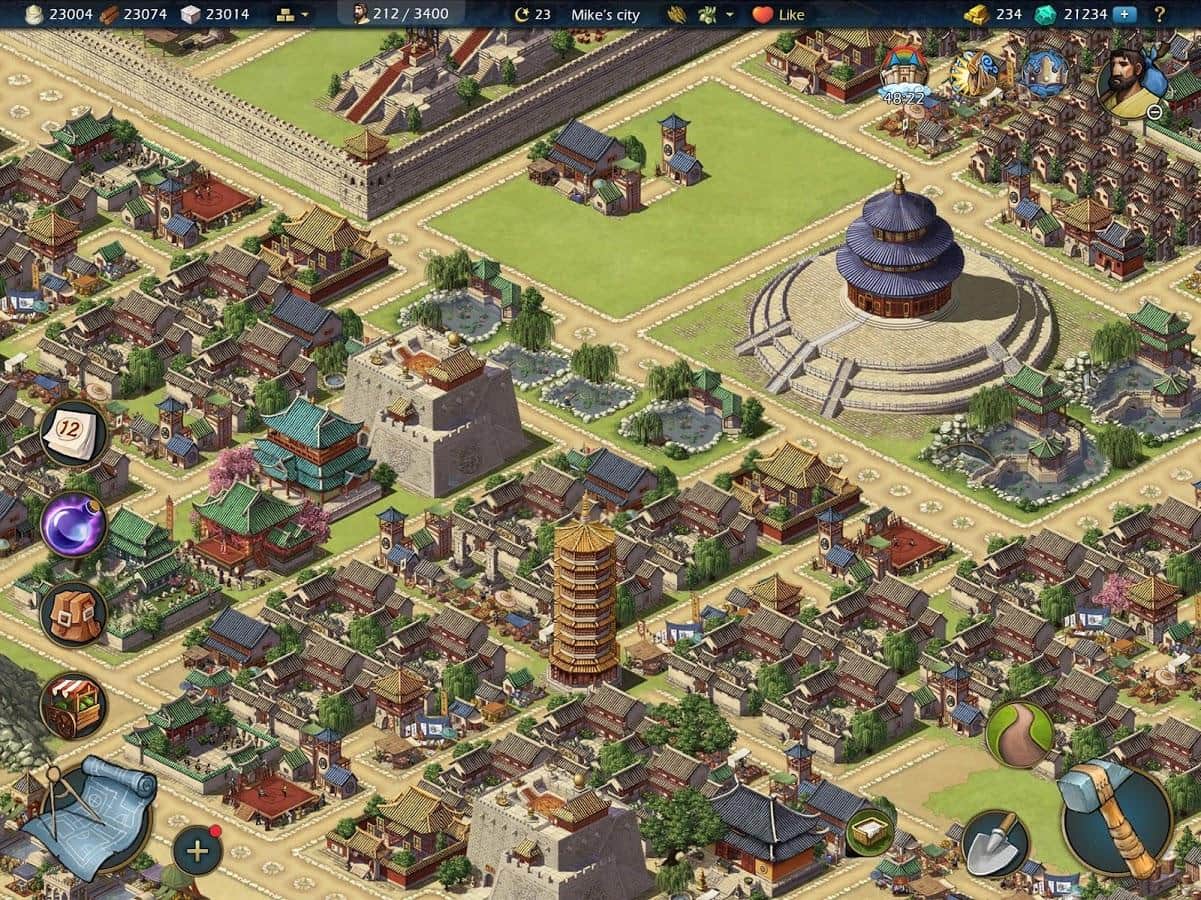This screenshot has width=1201, height=900.
Task: Open the rainbow building event with timer
Action: pos(903,72)
